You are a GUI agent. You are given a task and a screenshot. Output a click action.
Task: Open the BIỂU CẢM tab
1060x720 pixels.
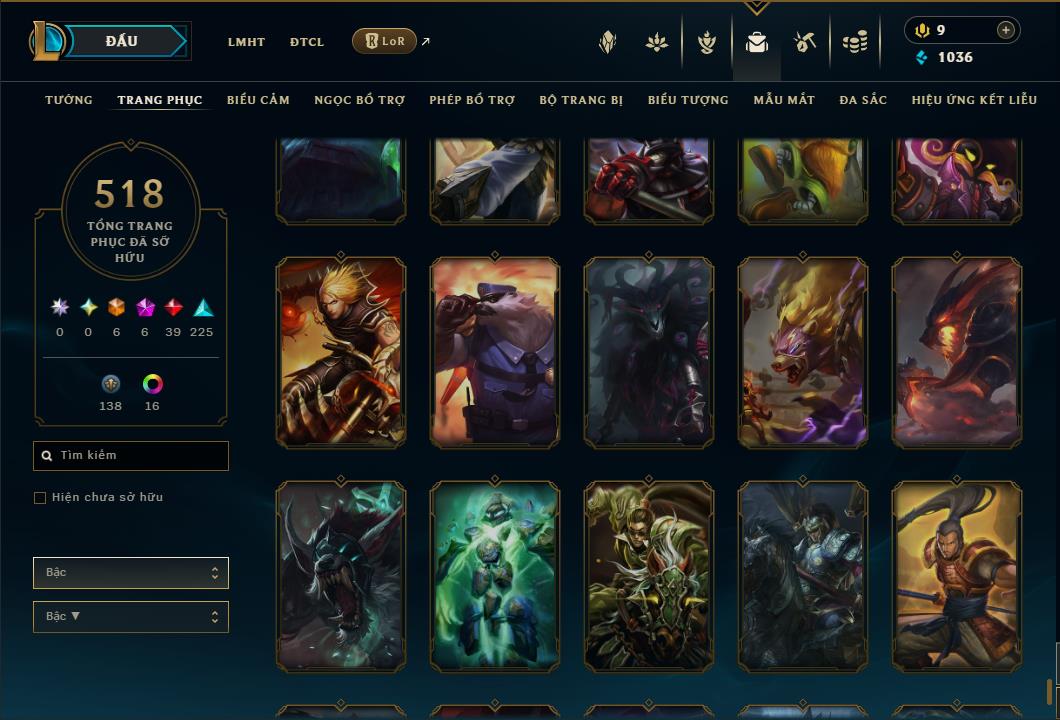pyautogui.click(x=258, y=100)
